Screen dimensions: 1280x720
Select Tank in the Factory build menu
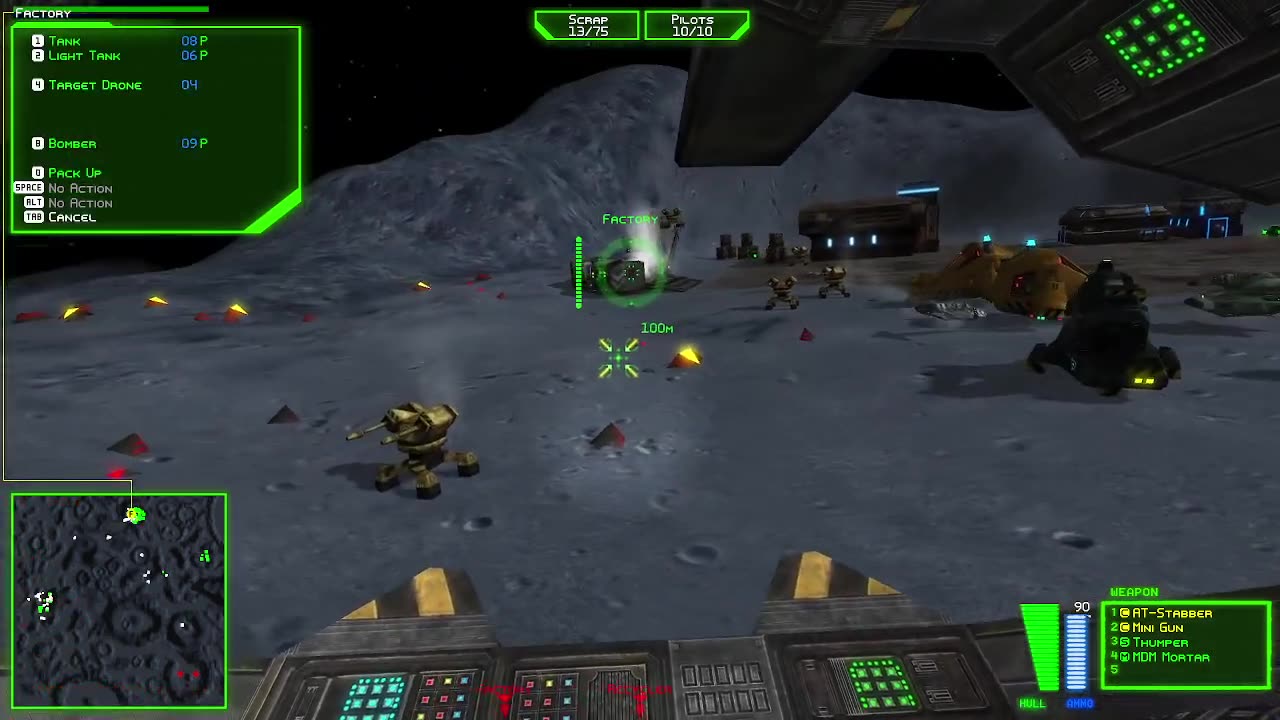point(65,41)
